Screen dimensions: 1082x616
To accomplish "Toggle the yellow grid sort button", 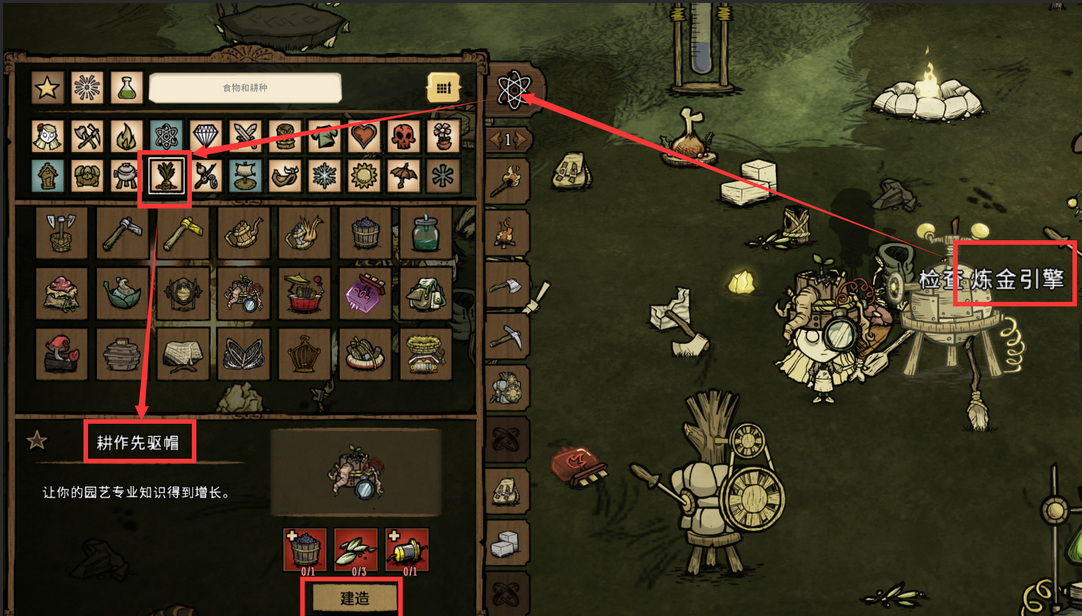I will 443,88.
